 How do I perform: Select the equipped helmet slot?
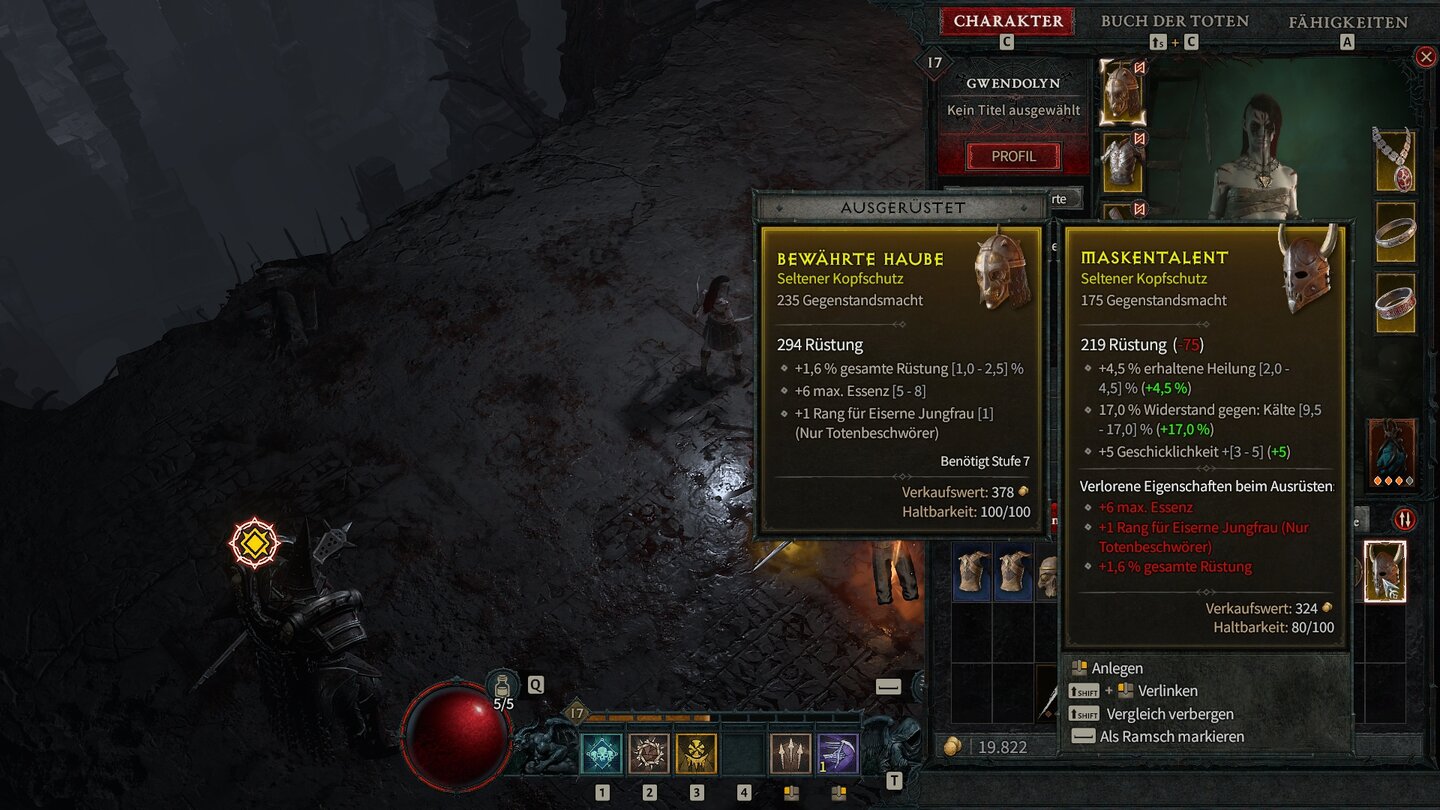(1122, 91)
